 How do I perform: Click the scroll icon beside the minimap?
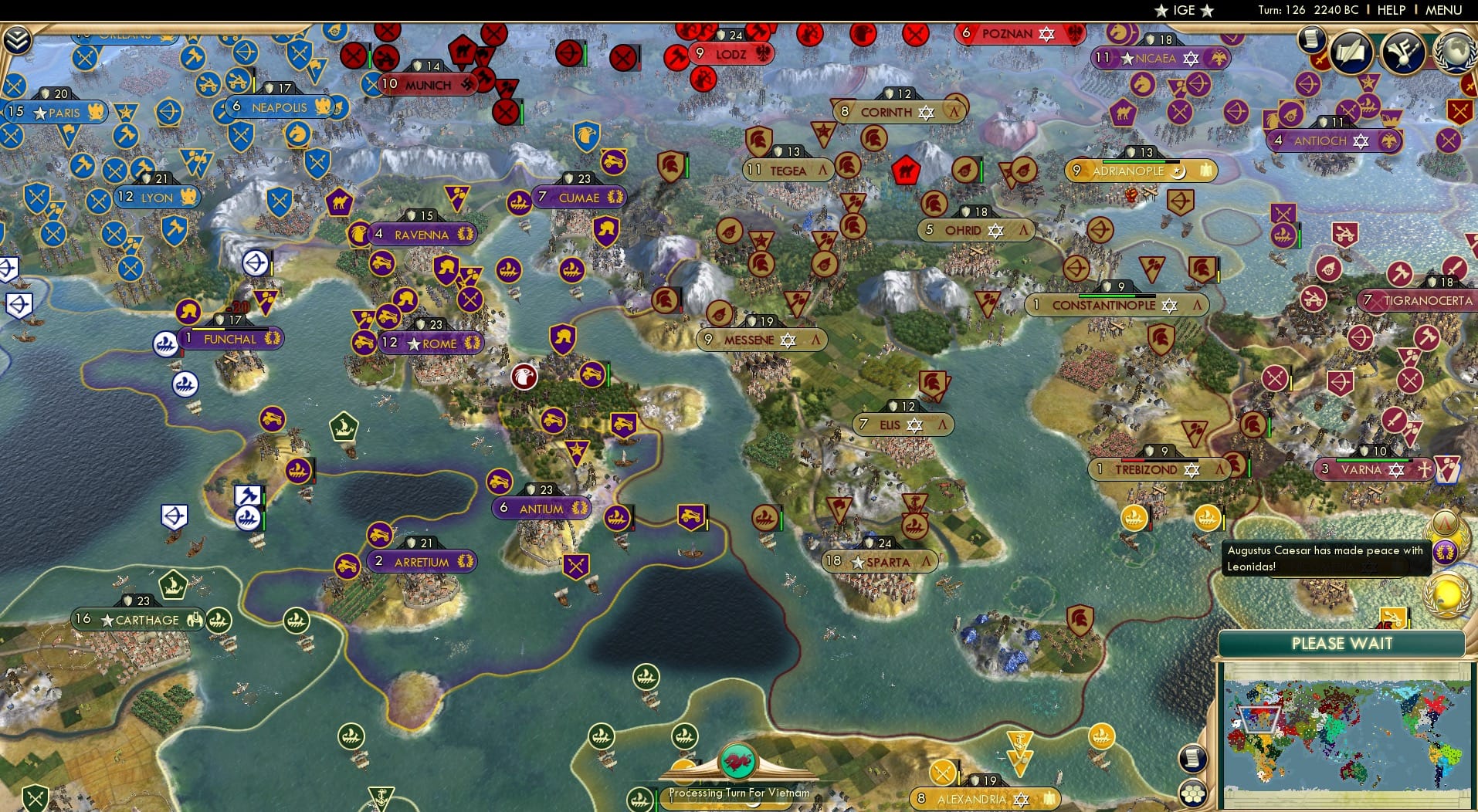1193,759
